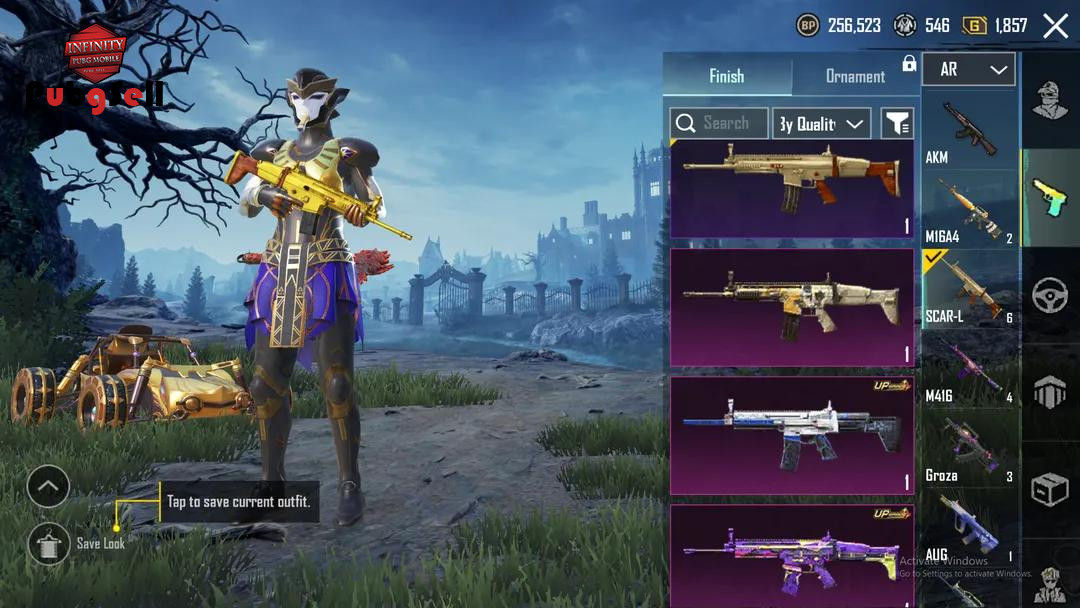1080x608 pixels.
Task: Expand the AR weapon type dropdown
Action: [968, 70]
